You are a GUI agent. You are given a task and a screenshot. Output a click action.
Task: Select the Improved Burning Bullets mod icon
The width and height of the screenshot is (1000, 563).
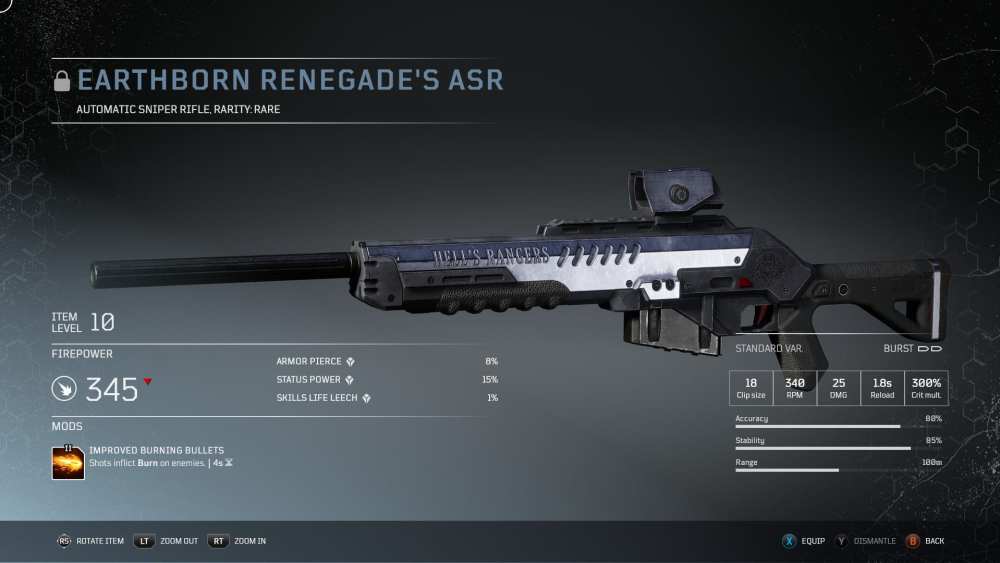68,462
